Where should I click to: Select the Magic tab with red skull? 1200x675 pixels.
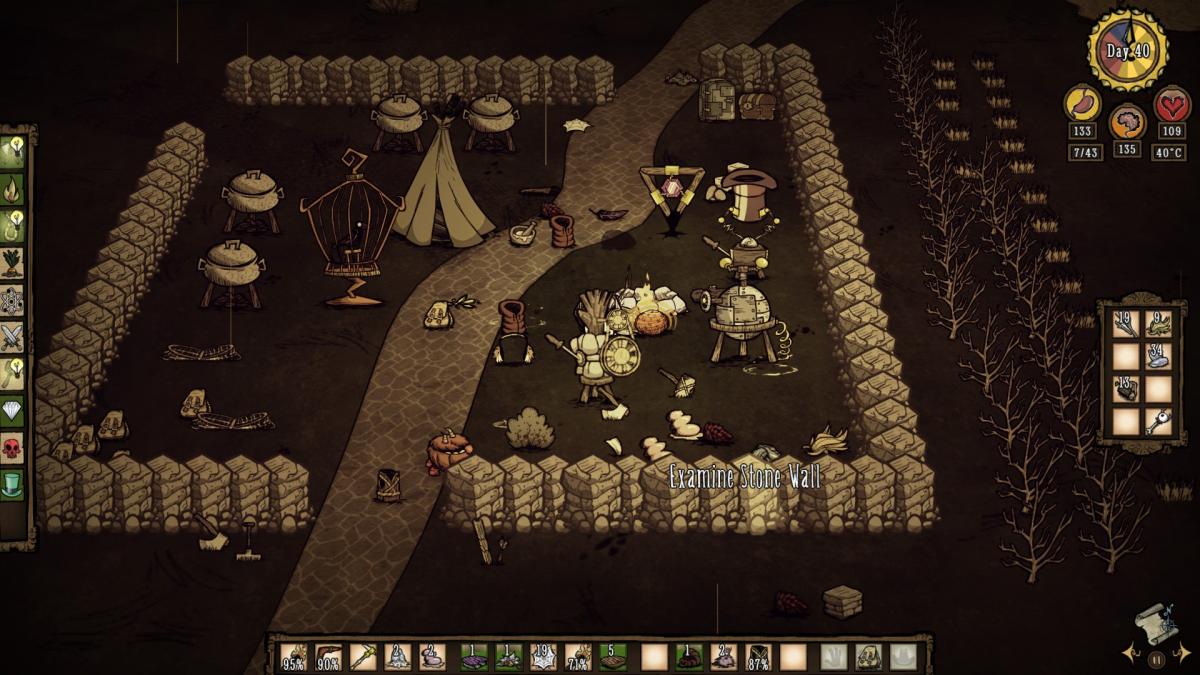[x=14, y=448]
